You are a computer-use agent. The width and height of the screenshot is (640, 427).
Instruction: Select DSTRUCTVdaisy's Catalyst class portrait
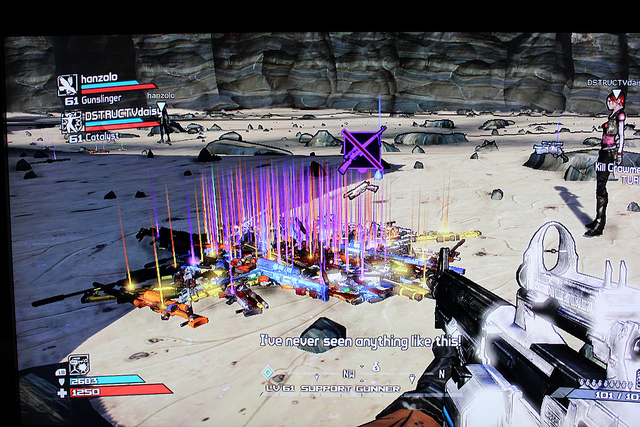pos(71,122)
